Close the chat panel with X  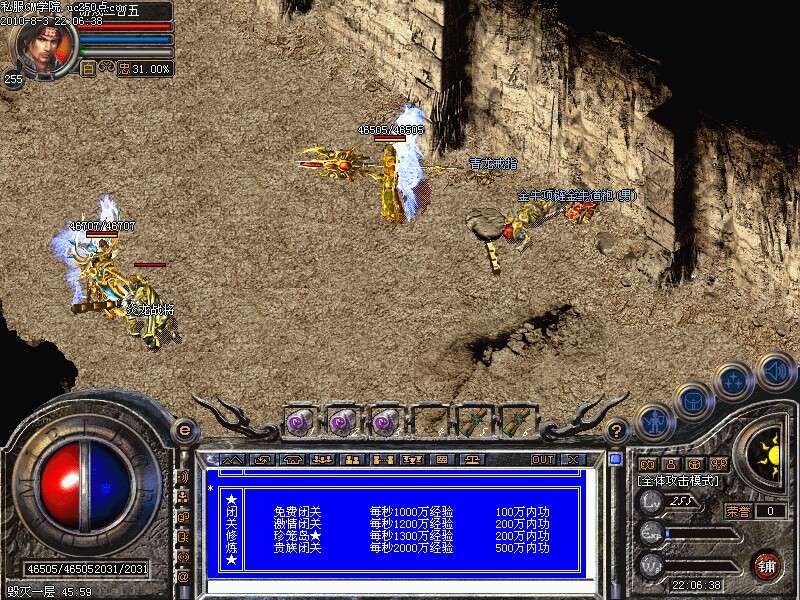click(571, 460)
